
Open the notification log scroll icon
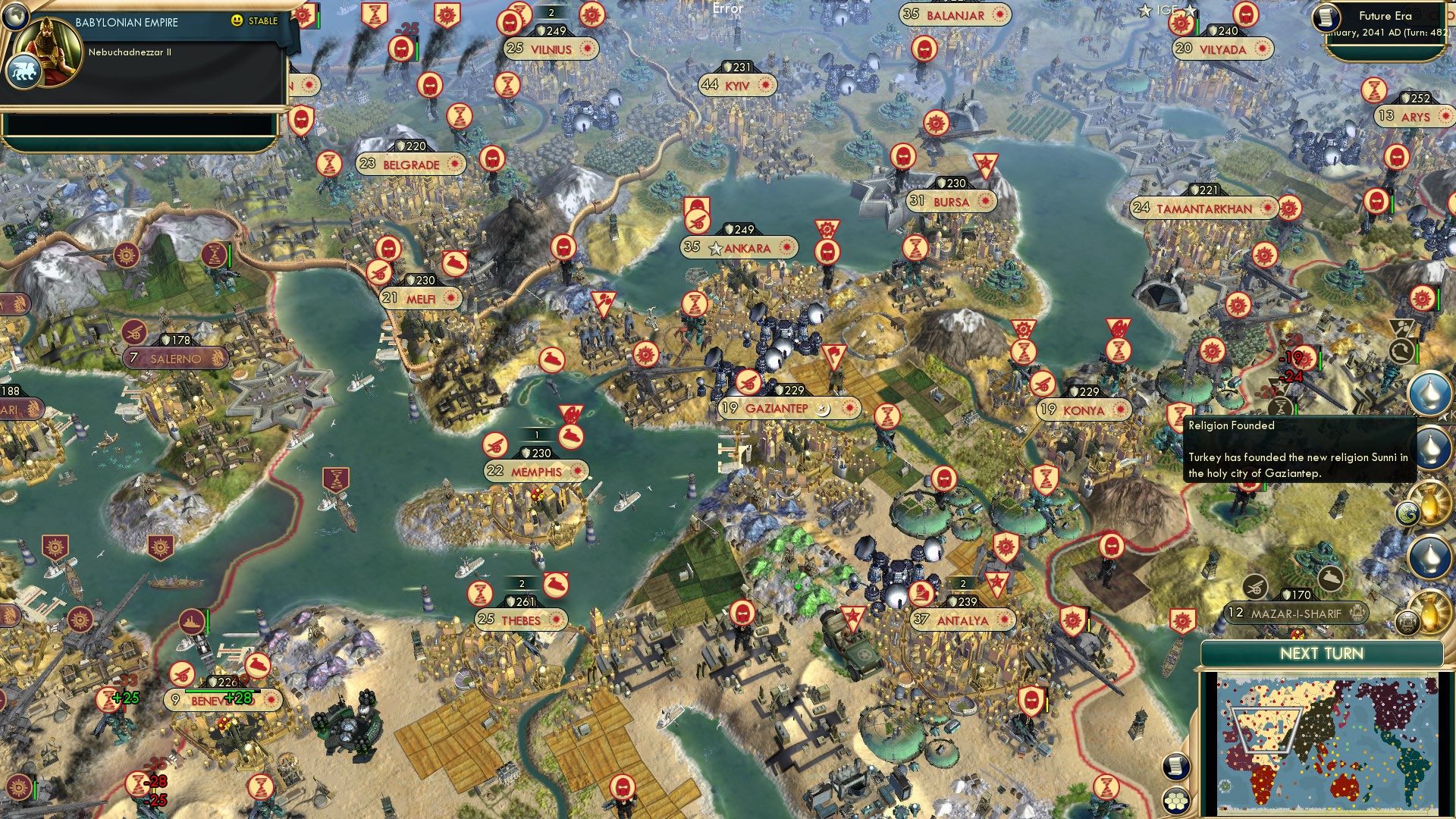[x=1176, y=767]
